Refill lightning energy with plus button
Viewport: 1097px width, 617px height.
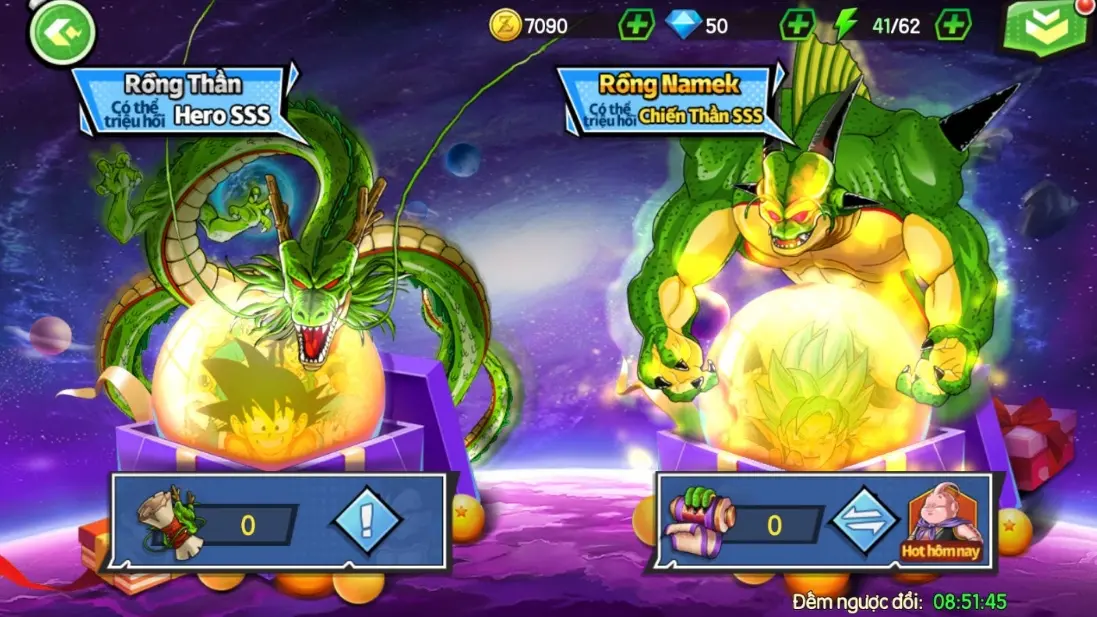pyautogui.click(x=952, y=25)
